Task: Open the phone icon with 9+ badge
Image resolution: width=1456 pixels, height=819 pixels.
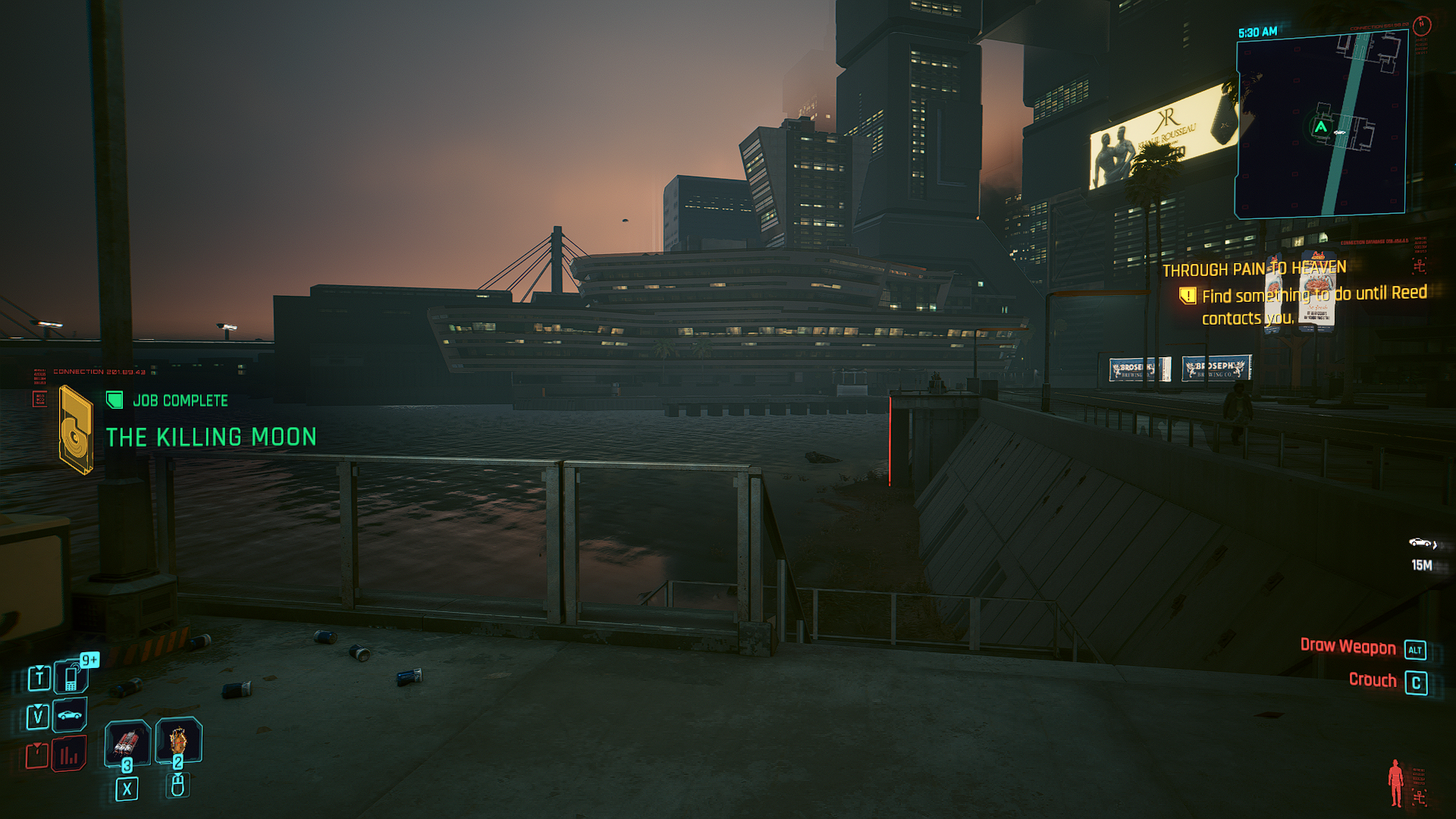Action: [x=71, y=676]
